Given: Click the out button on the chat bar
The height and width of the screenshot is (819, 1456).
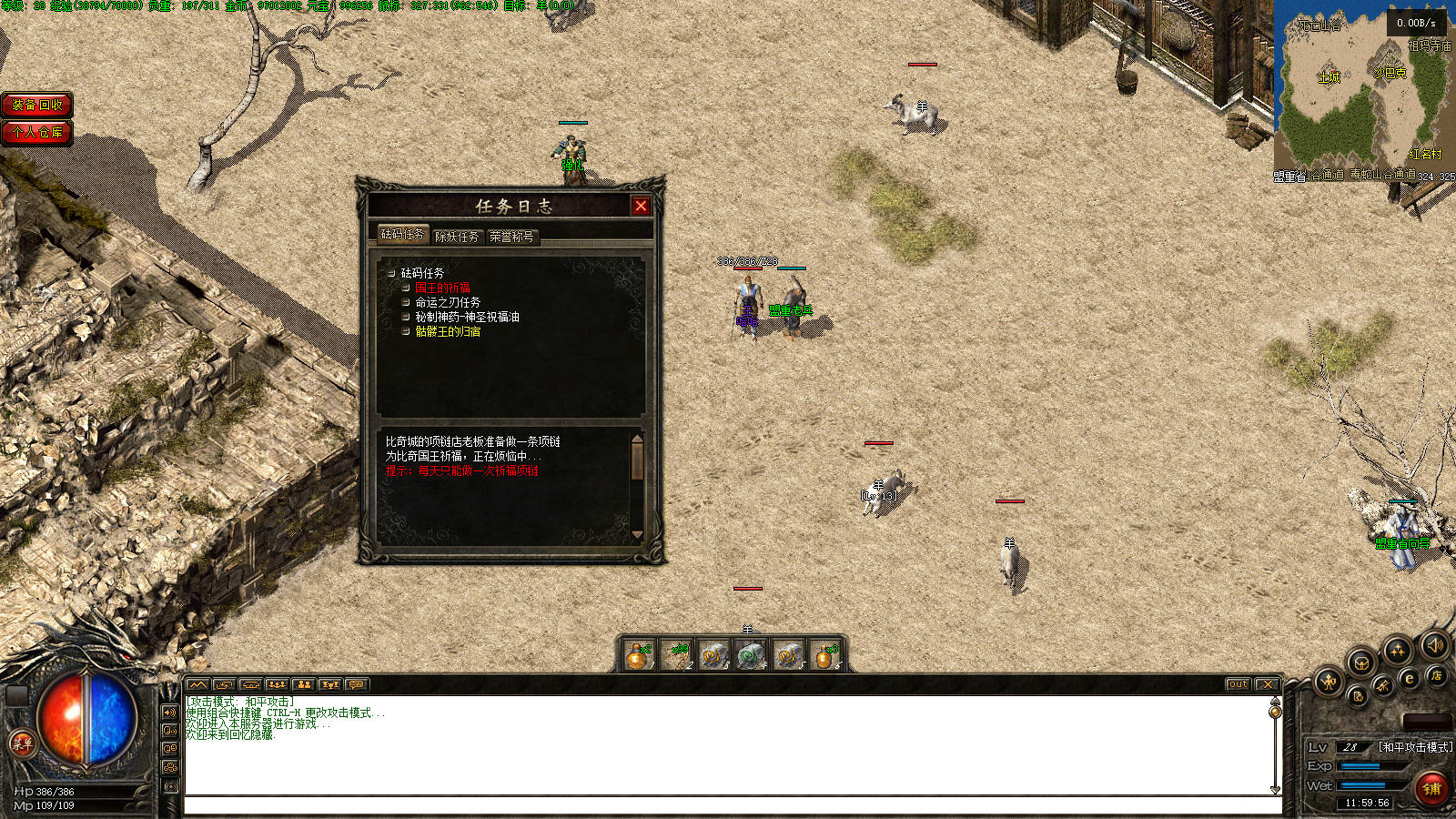Looking at the screenshot, I should click(x=1238, y=684).
